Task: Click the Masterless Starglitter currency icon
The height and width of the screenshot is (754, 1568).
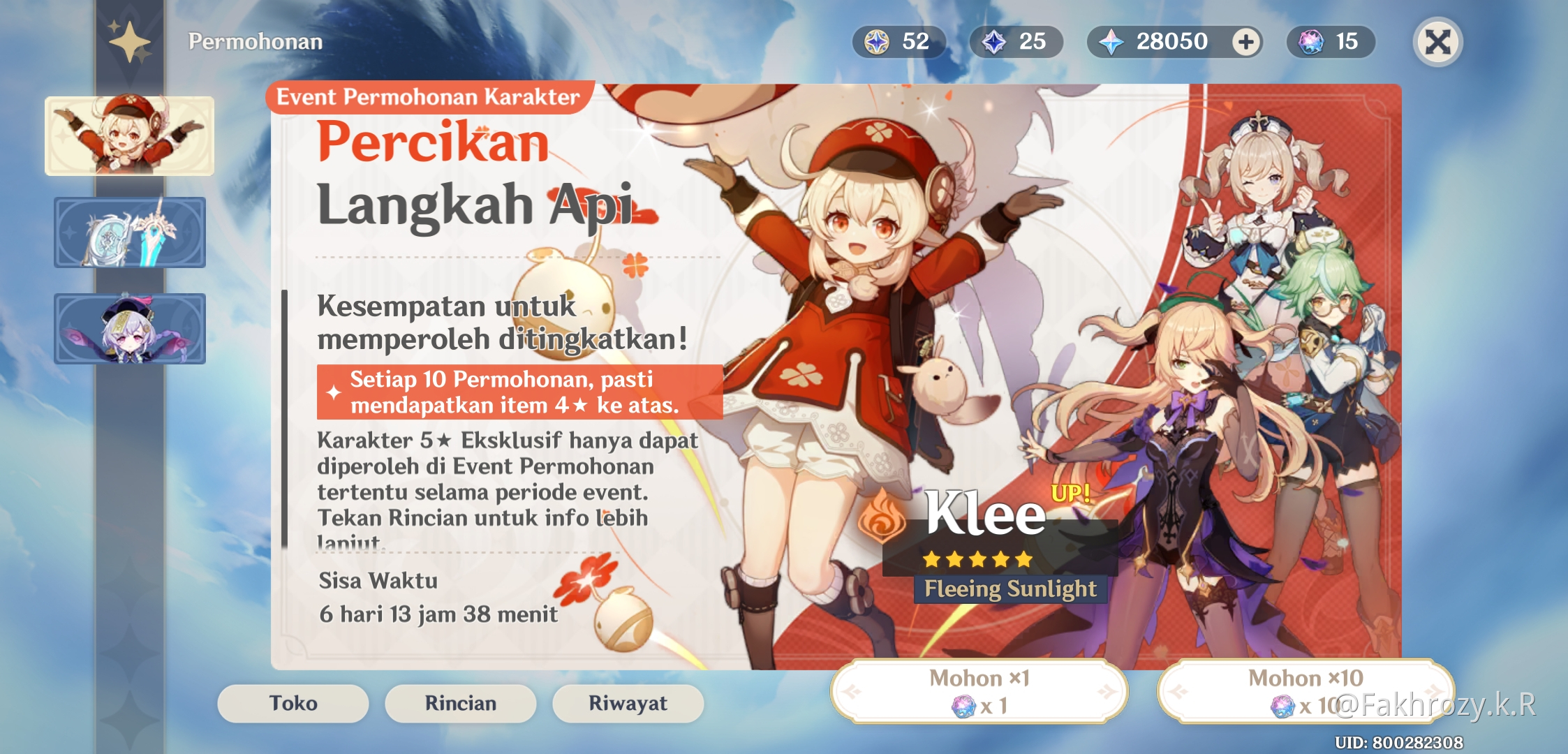Action: (877, 42)
